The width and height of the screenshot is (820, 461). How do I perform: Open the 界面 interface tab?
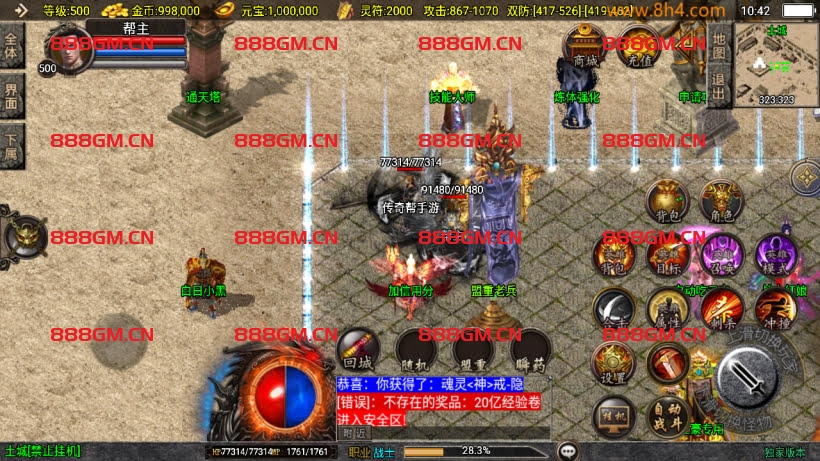coord(12,93)
